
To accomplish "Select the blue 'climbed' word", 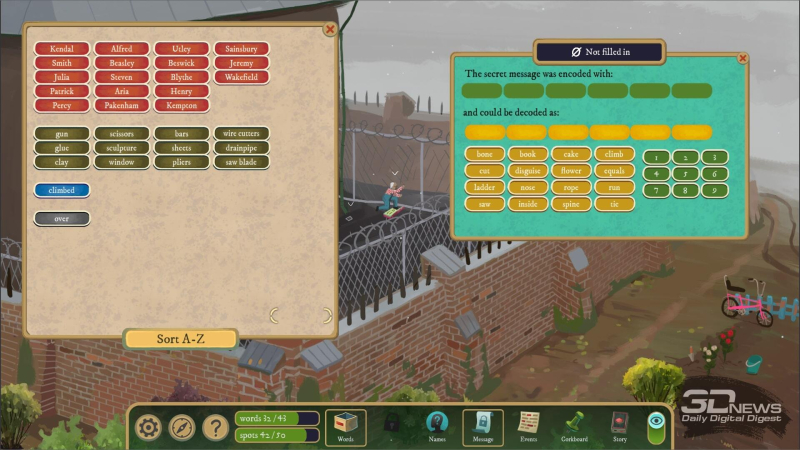I will pyautogui.click(x=62, y=190).
